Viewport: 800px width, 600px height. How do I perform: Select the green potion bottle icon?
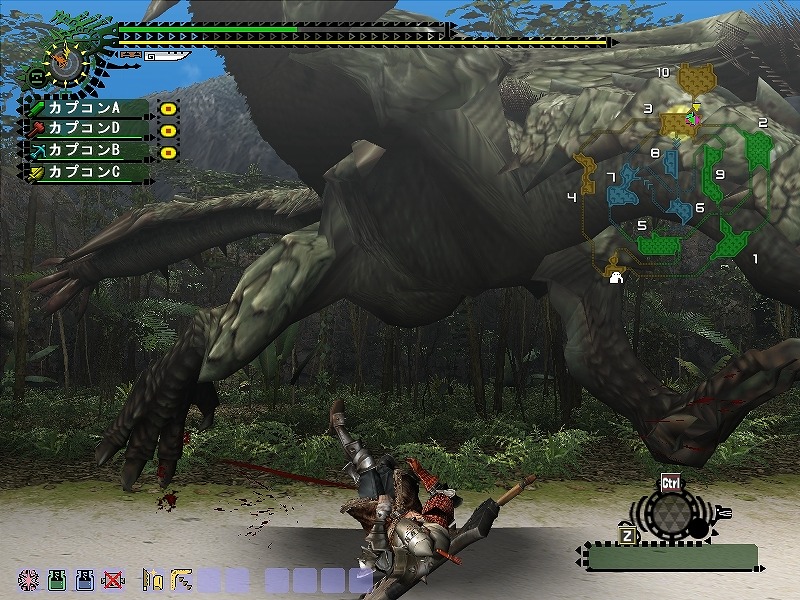click(x=57, y=579)
